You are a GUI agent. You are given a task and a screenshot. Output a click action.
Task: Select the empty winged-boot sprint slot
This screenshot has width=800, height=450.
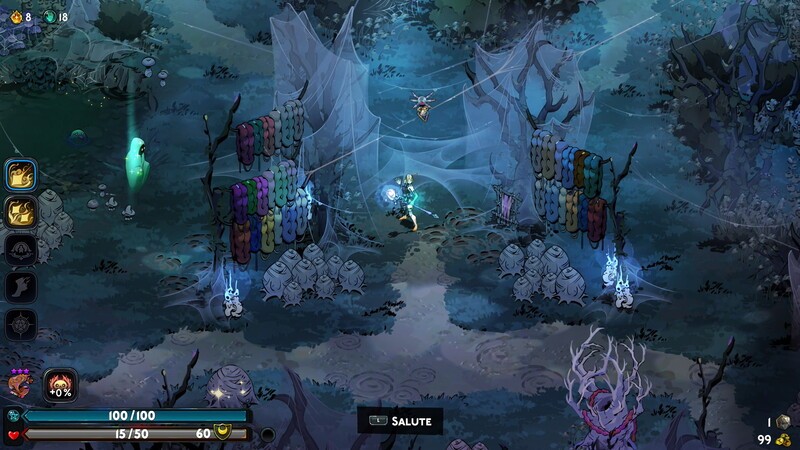(22, 287)
